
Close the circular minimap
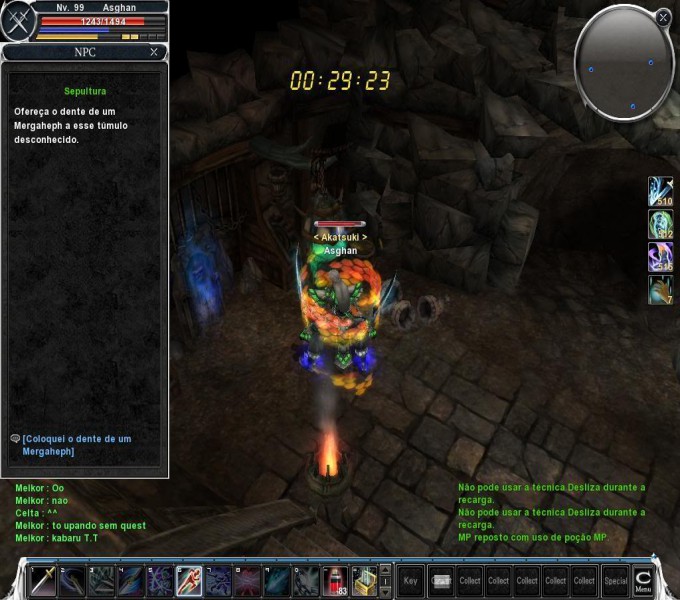663,17
